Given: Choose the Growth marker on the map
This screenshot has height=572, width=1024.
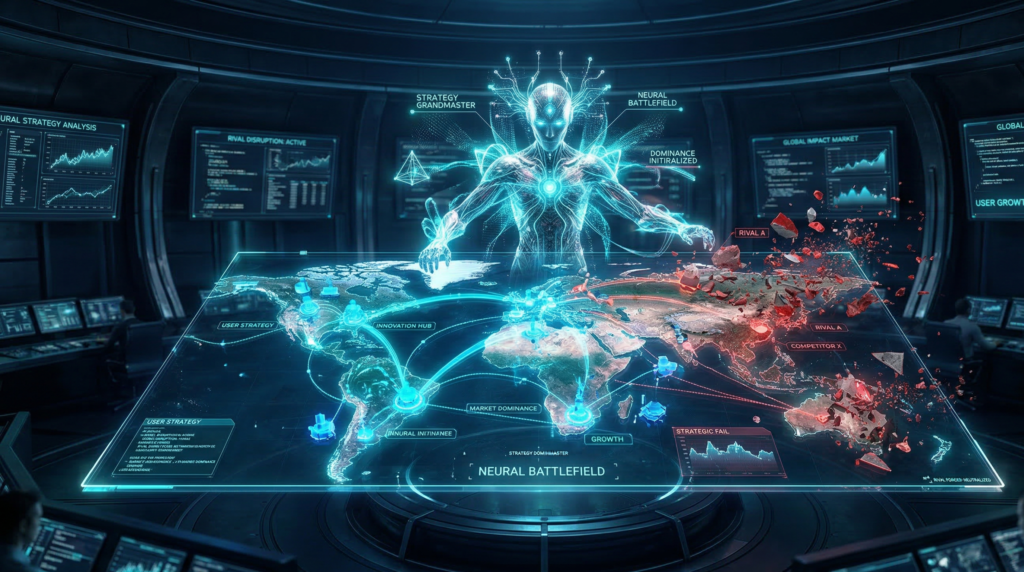Looking at the screenshot, I should coord(606,437).
